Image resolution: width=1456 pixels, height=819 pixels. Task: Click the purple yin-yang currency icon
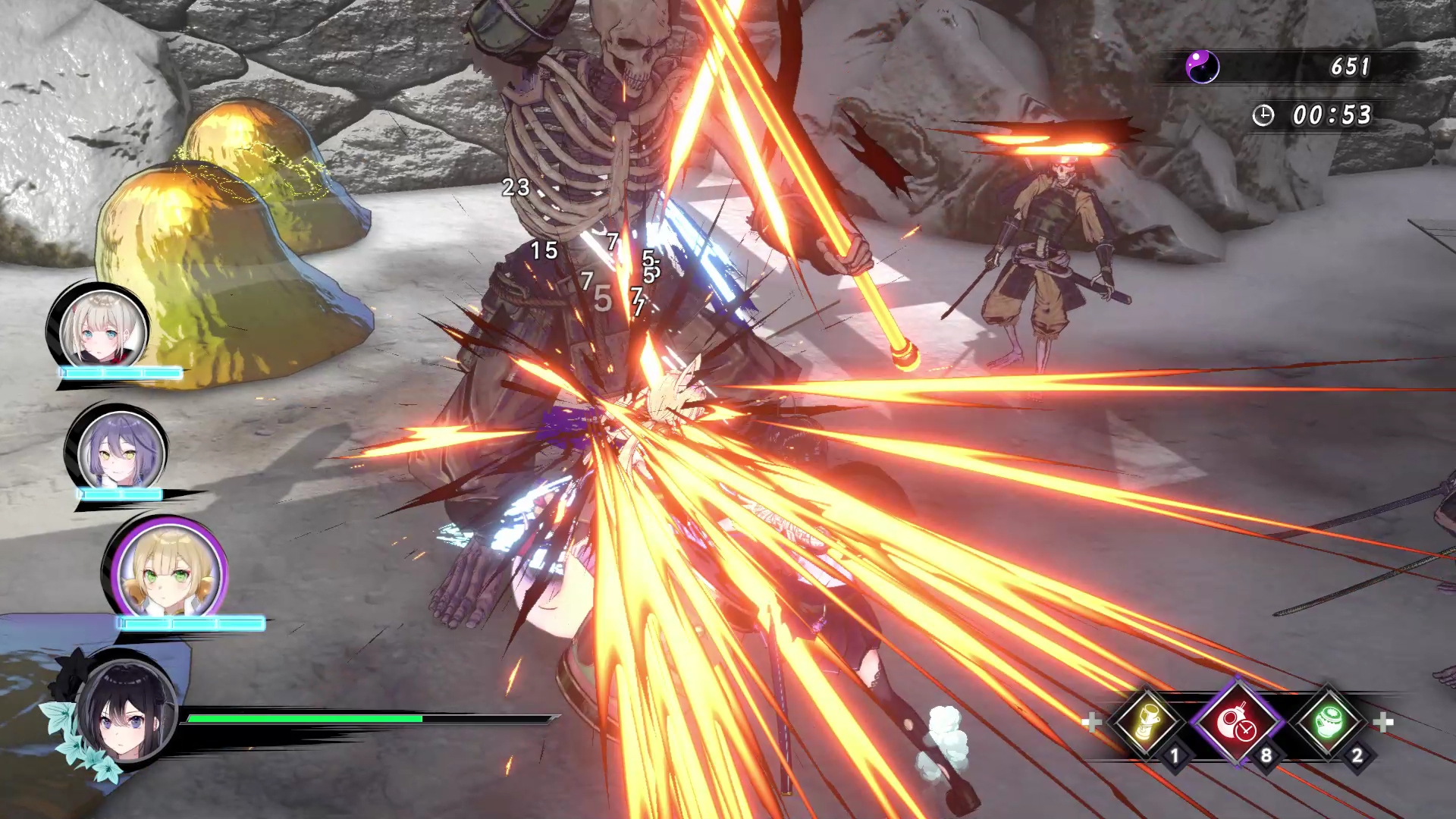1202,67
